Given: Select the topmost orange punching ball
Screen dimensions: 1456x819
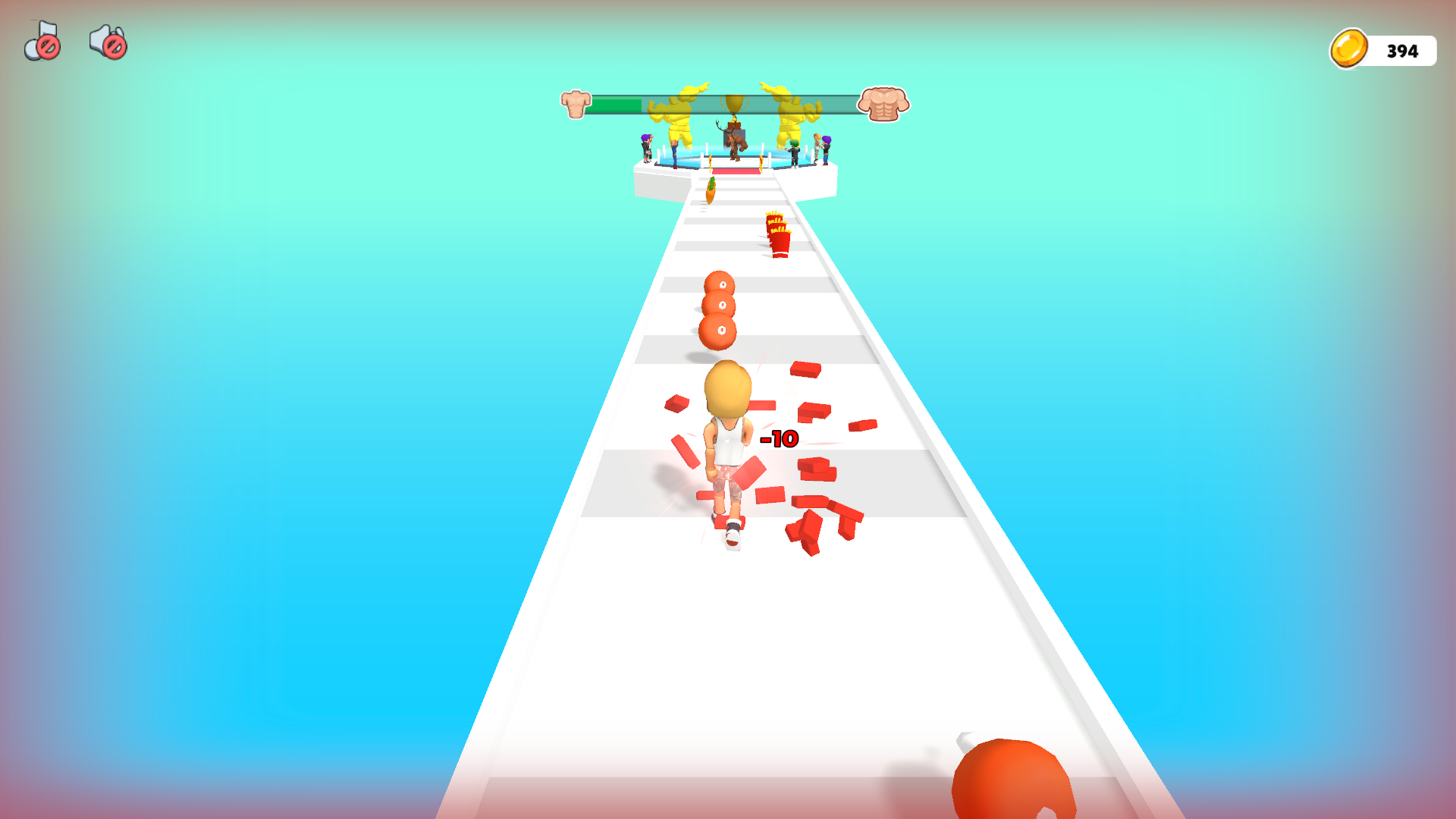Looking at the screenshot, I should coord(720,284).
